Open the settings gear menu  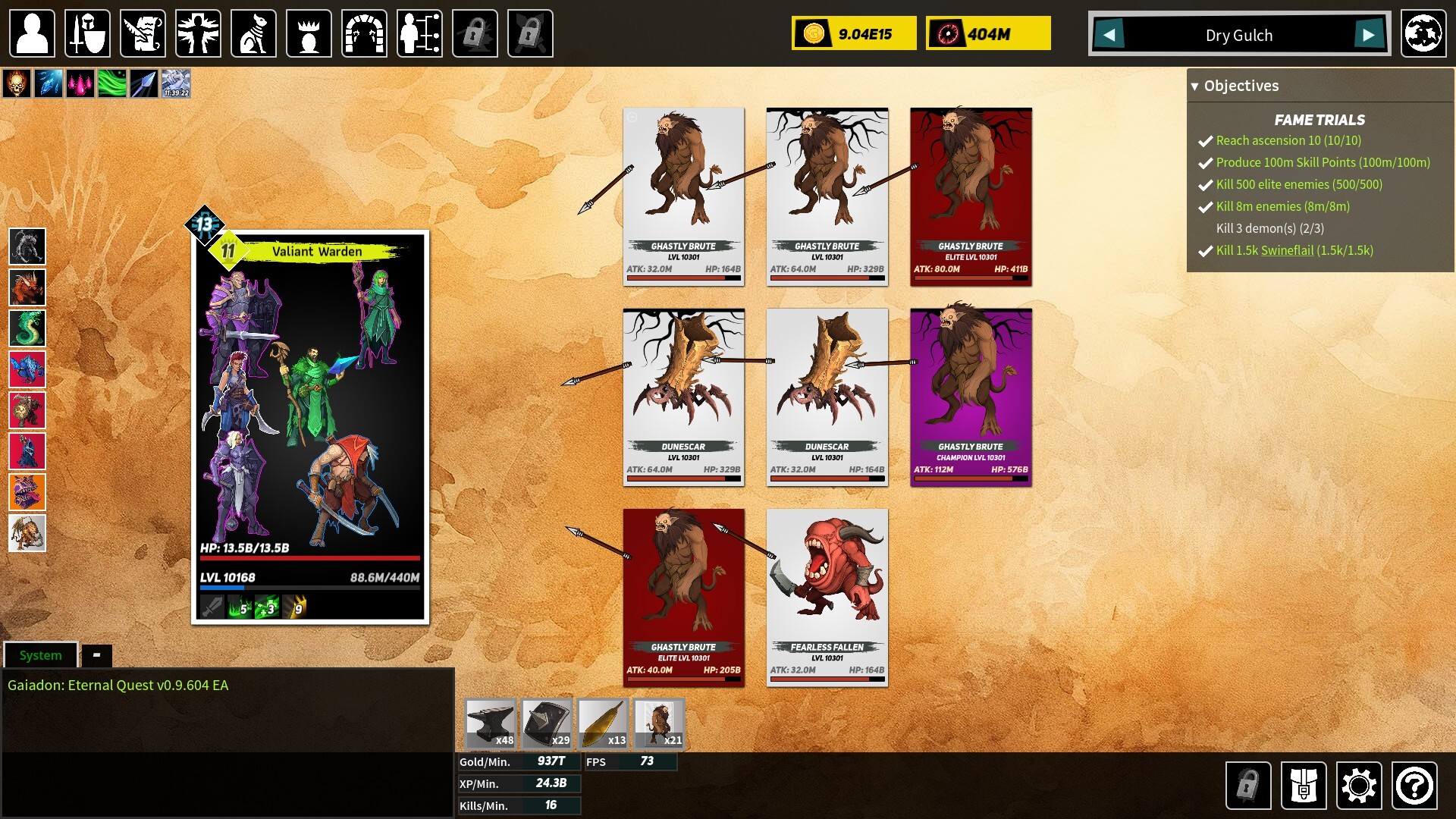[1358, 786]
